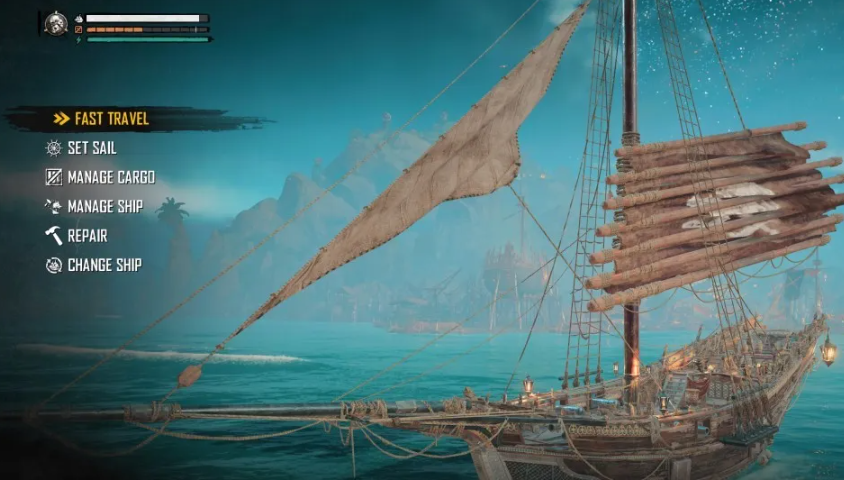Choose the Change Ship option
The image size is (844, 480).
tap(103, 265)
